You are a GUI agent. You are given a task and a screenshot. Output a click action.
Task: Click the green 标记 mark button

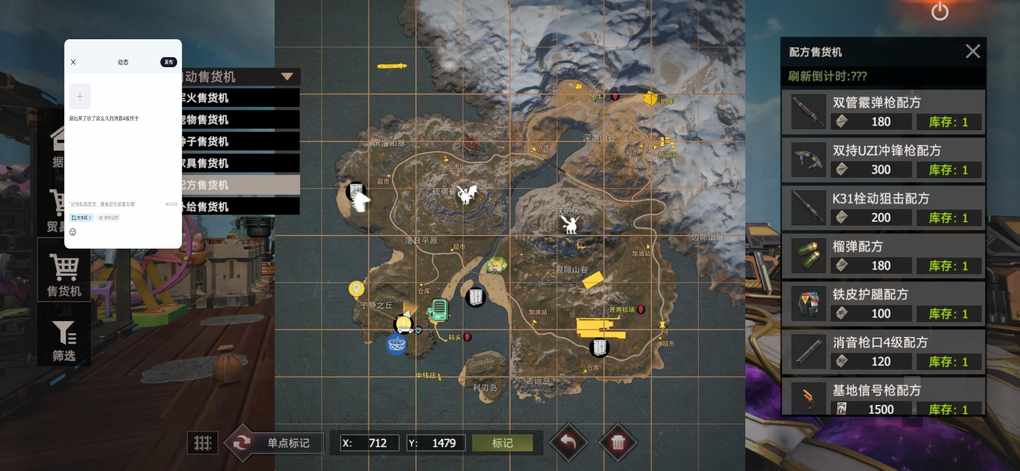(x=502, y=443)
